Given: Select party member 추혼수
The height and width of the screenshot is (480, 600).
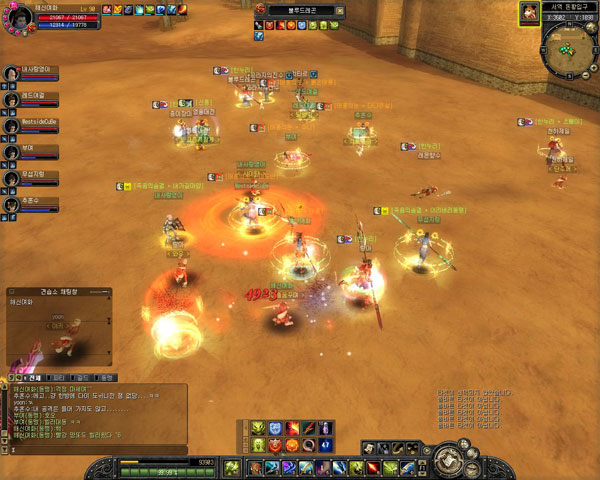Looking at the screenshot, I should [12, 204].
